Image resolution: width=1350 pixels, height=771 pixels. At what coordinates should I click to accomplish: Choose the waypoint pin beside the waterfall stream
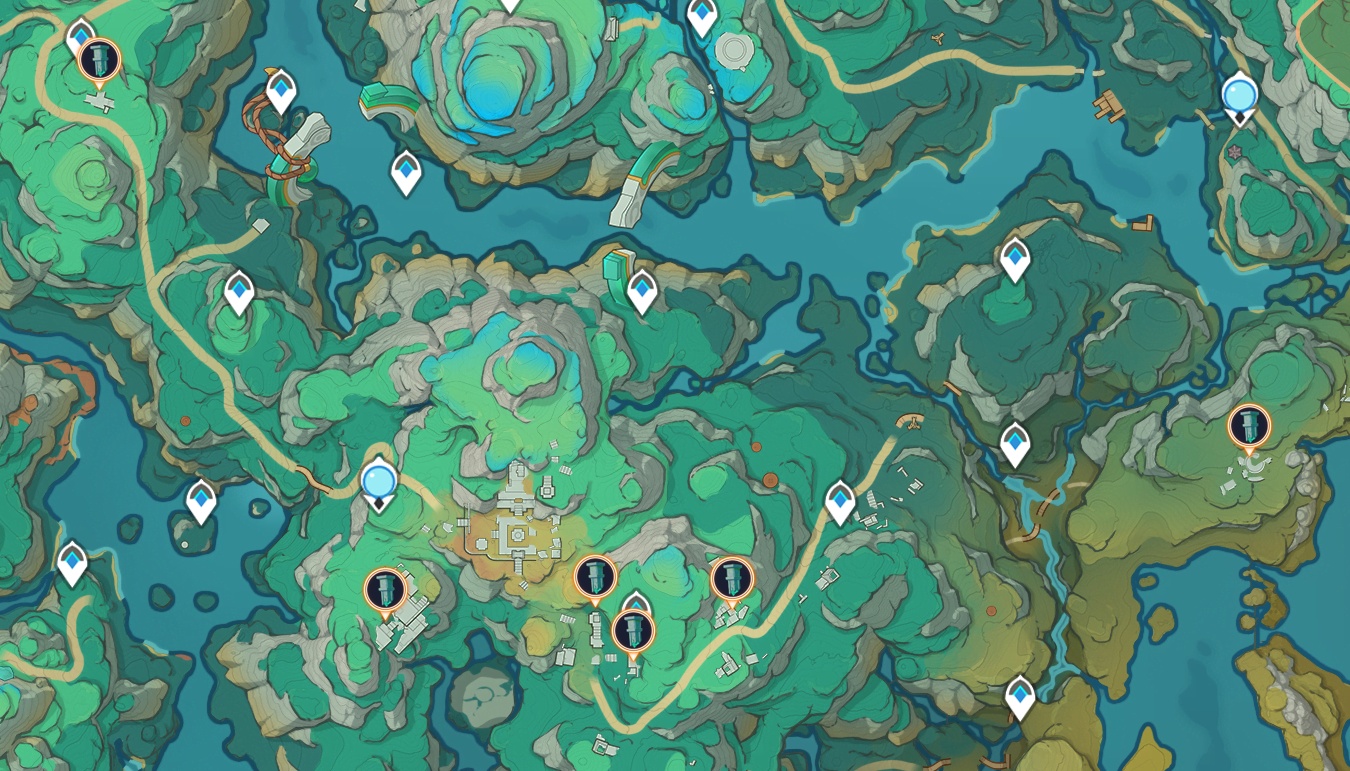[1015, 442]
